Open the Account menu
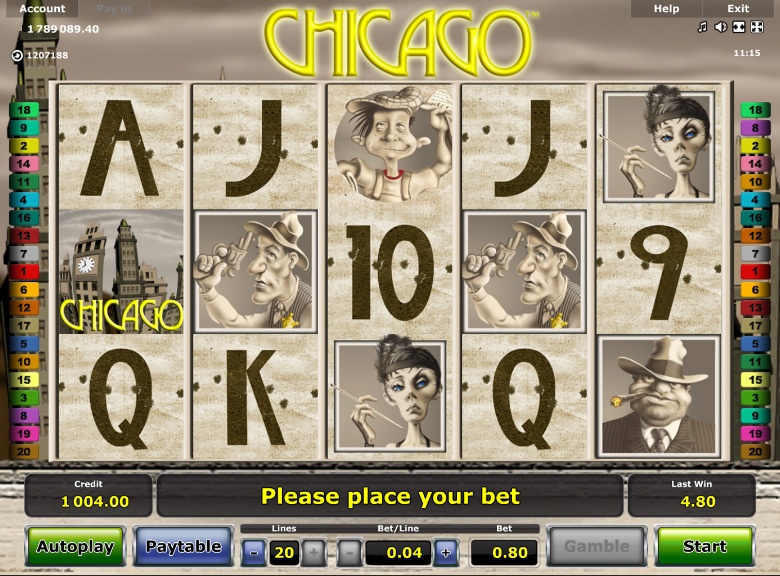The image size is (780, 576). (42, 9)
